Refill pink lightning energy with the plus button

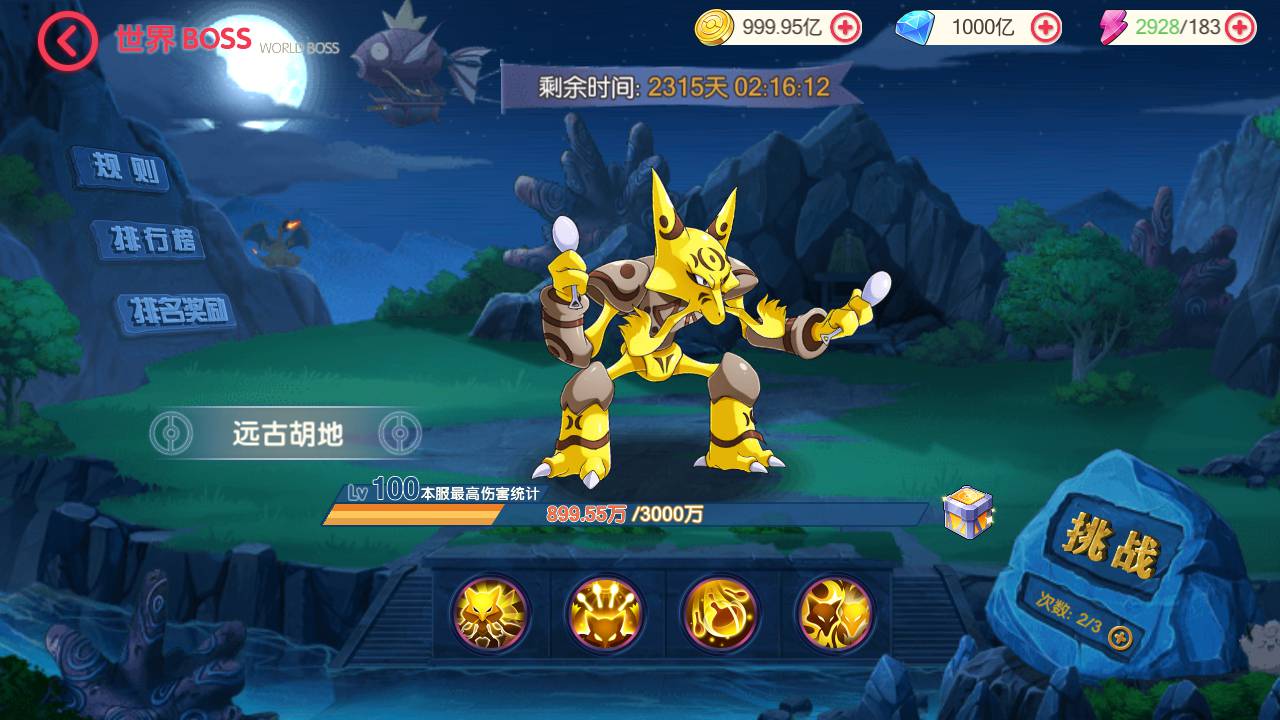click(1239, 28)
